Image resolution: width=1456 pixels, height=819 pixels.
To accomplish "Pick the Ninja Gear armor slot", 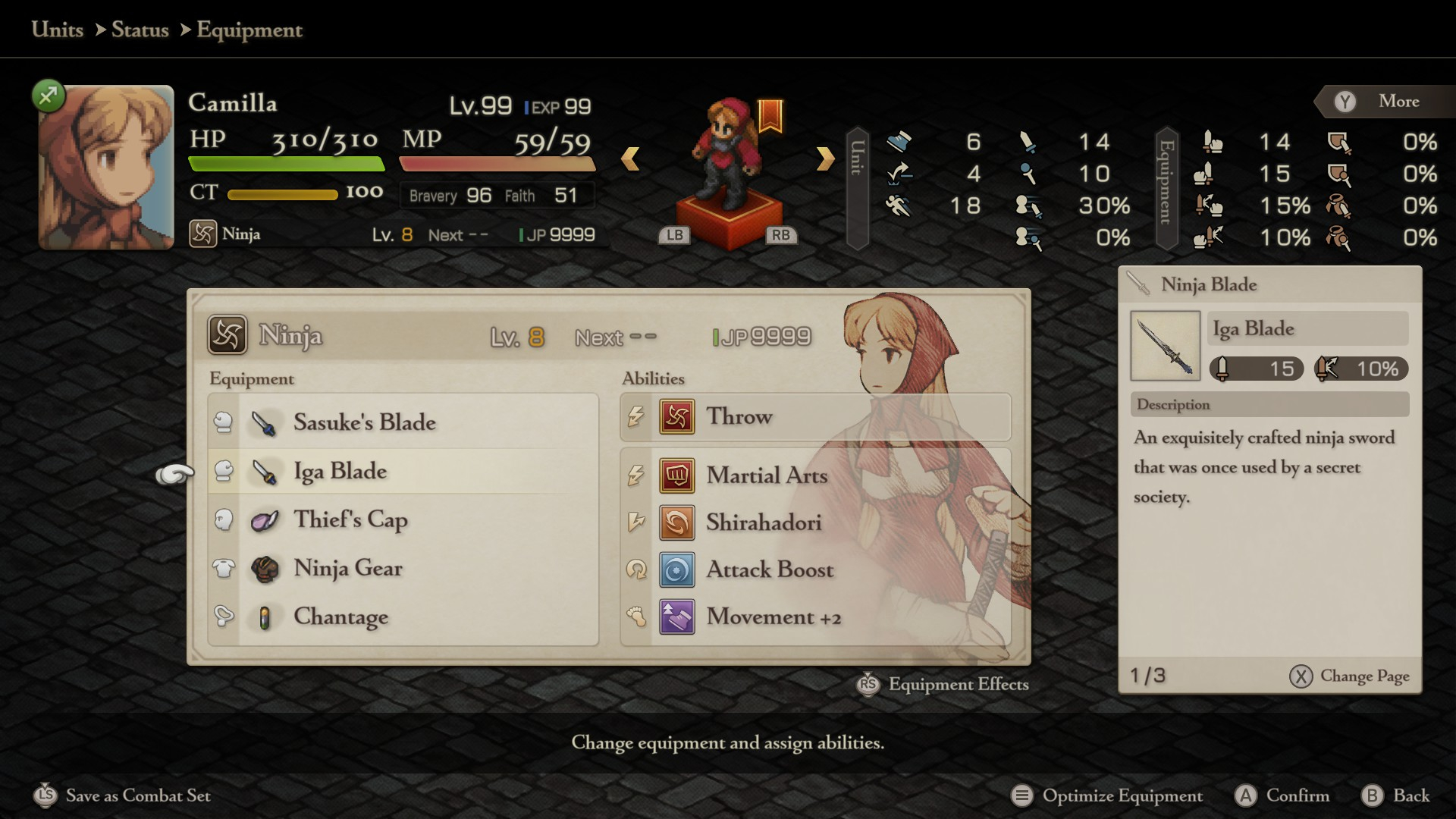I will click(402, 569).
